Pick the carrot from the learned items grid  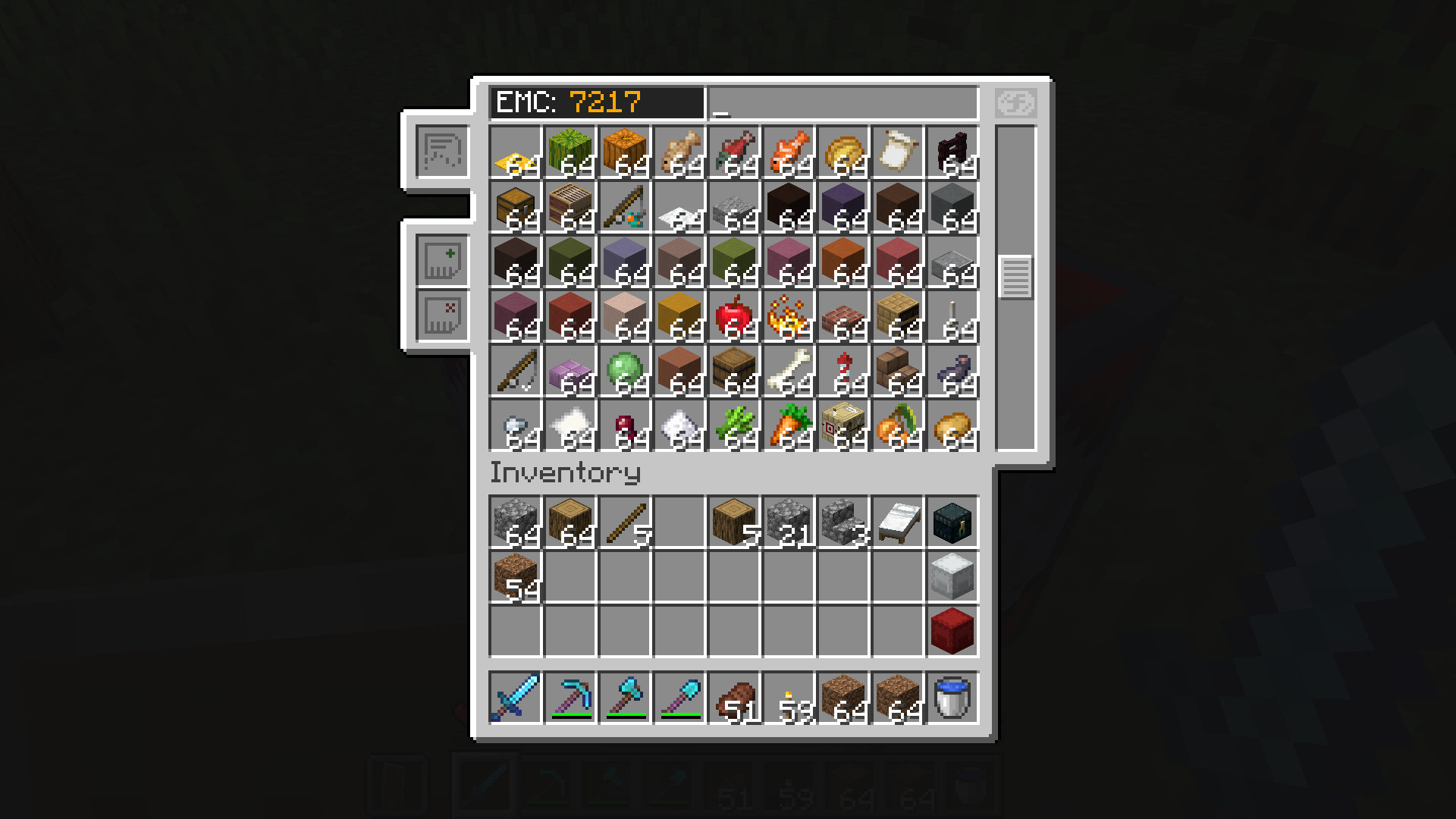(787, 425)
